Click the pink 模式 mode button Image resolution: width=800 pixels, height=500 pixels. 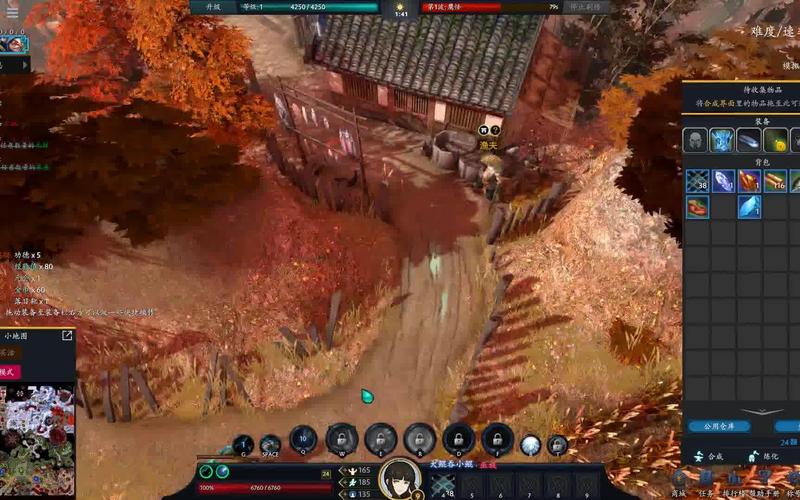[x=10, y=370]
